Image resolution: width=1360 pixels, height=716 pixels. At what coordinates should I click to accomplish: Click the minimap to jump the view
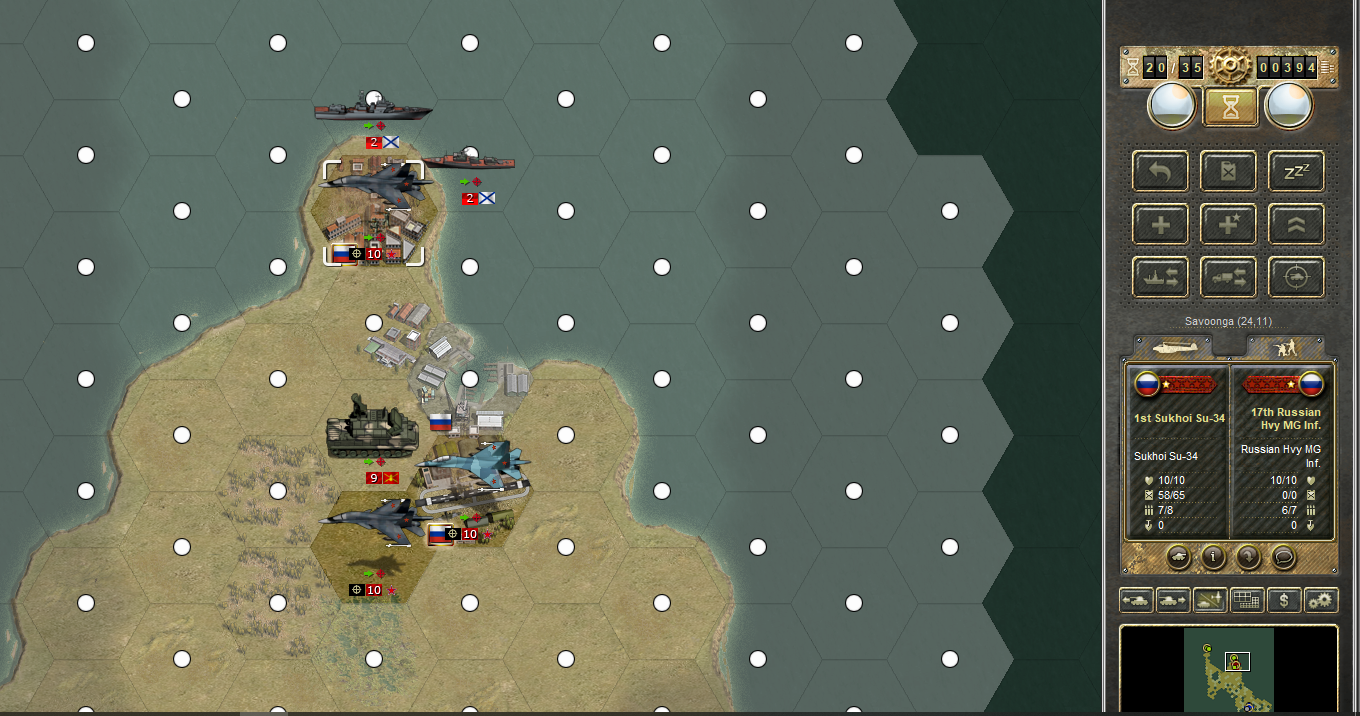pos(1229,668)
